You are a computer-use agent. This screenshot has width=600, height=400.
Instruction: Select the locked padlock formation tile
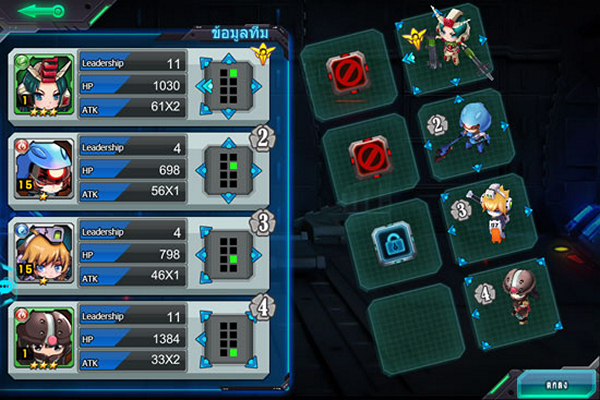(390, 241)
